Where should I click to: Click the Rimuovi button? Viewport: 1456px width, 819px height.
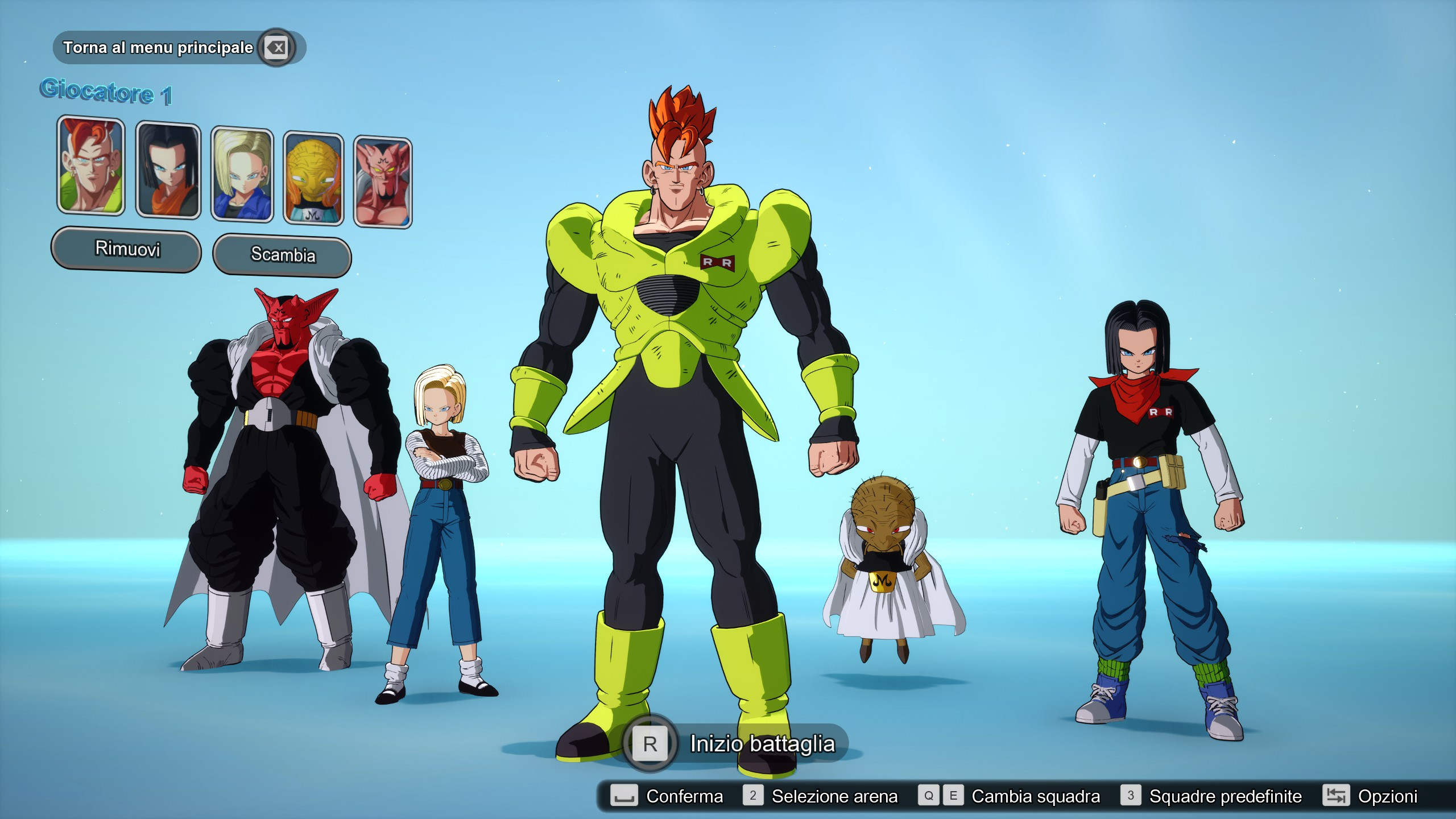[126, 249]
